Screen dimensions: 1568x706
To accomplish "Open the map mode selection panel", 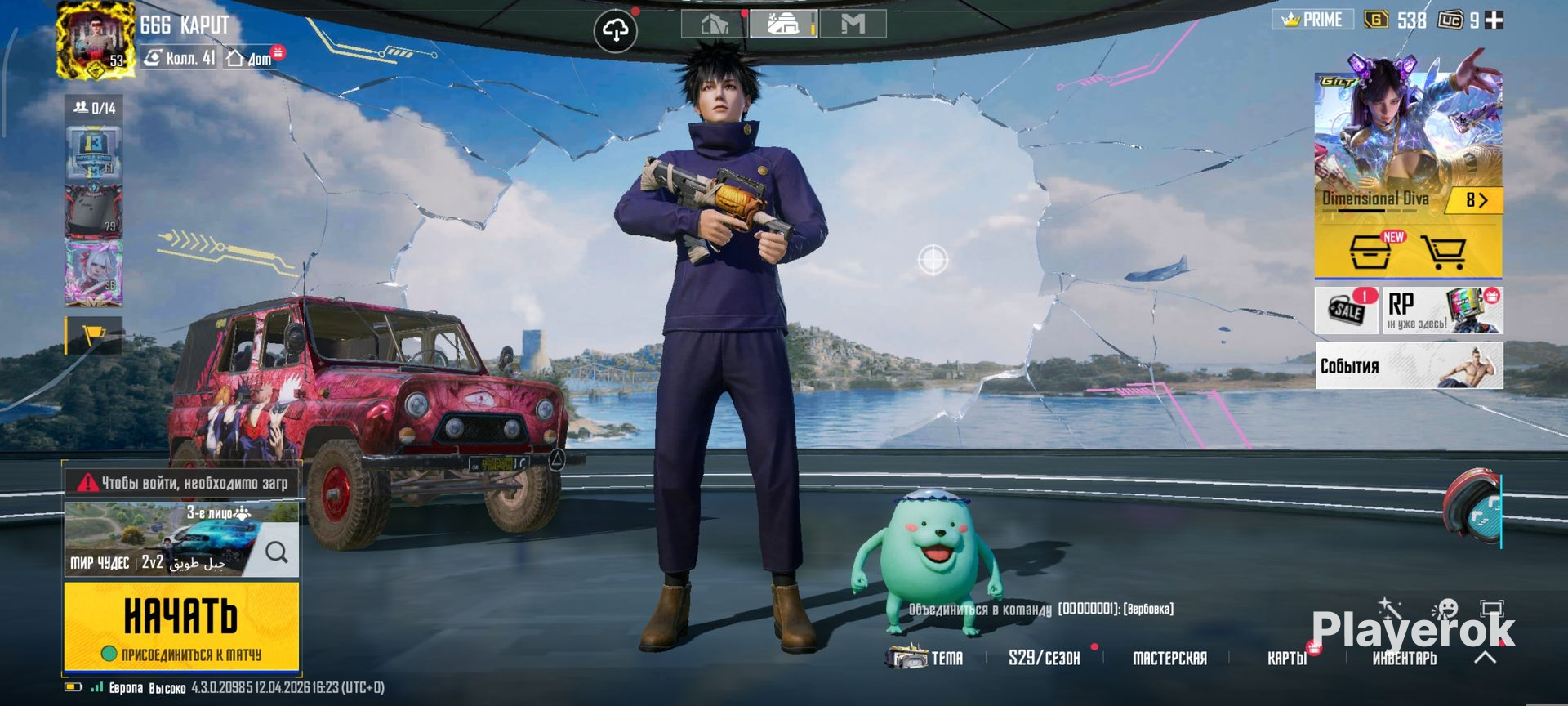I will 163,541.
